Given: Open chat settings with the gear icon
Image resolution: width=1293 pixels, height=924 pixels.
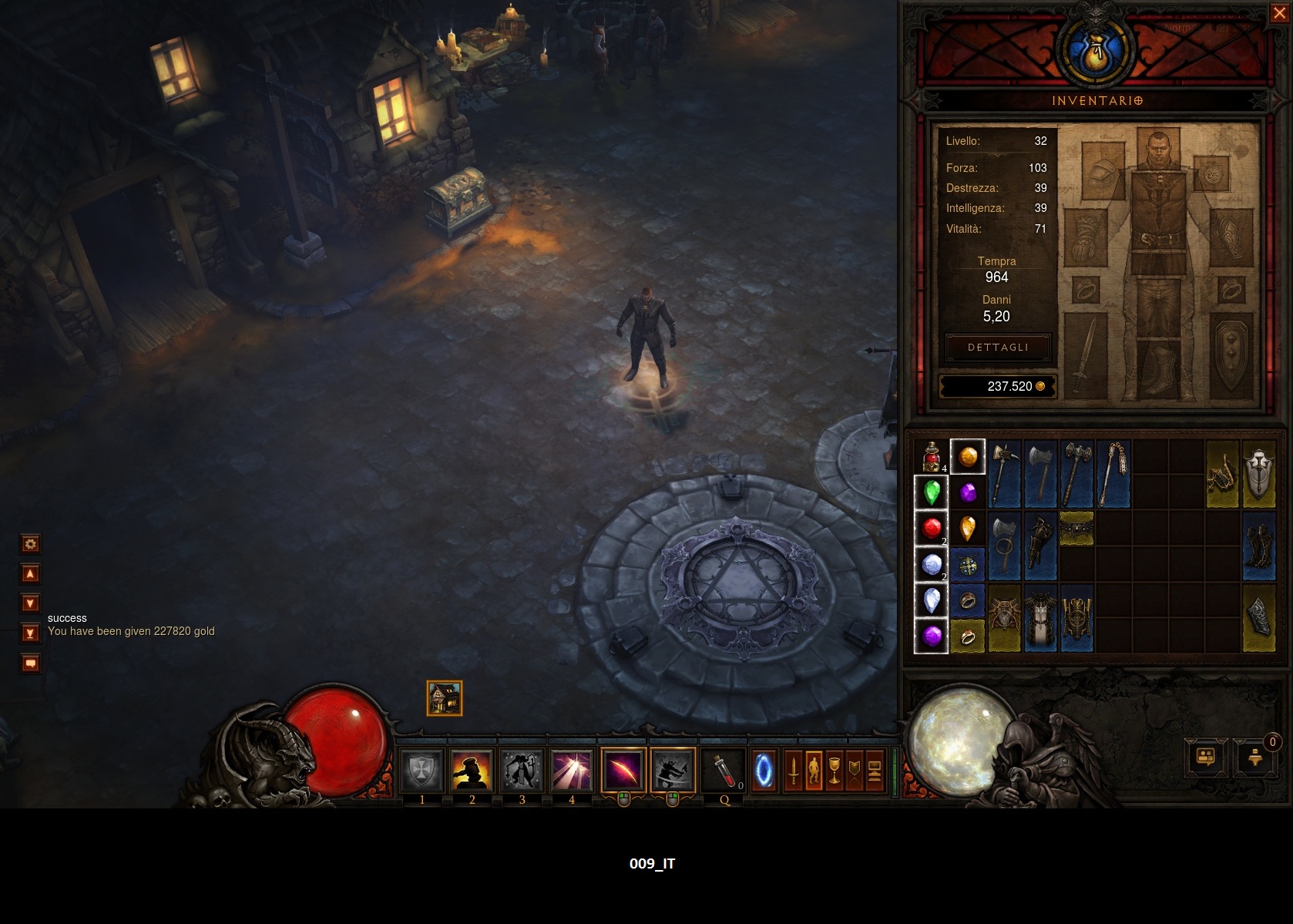Looking at the screenshot, I should pos(30,544).
